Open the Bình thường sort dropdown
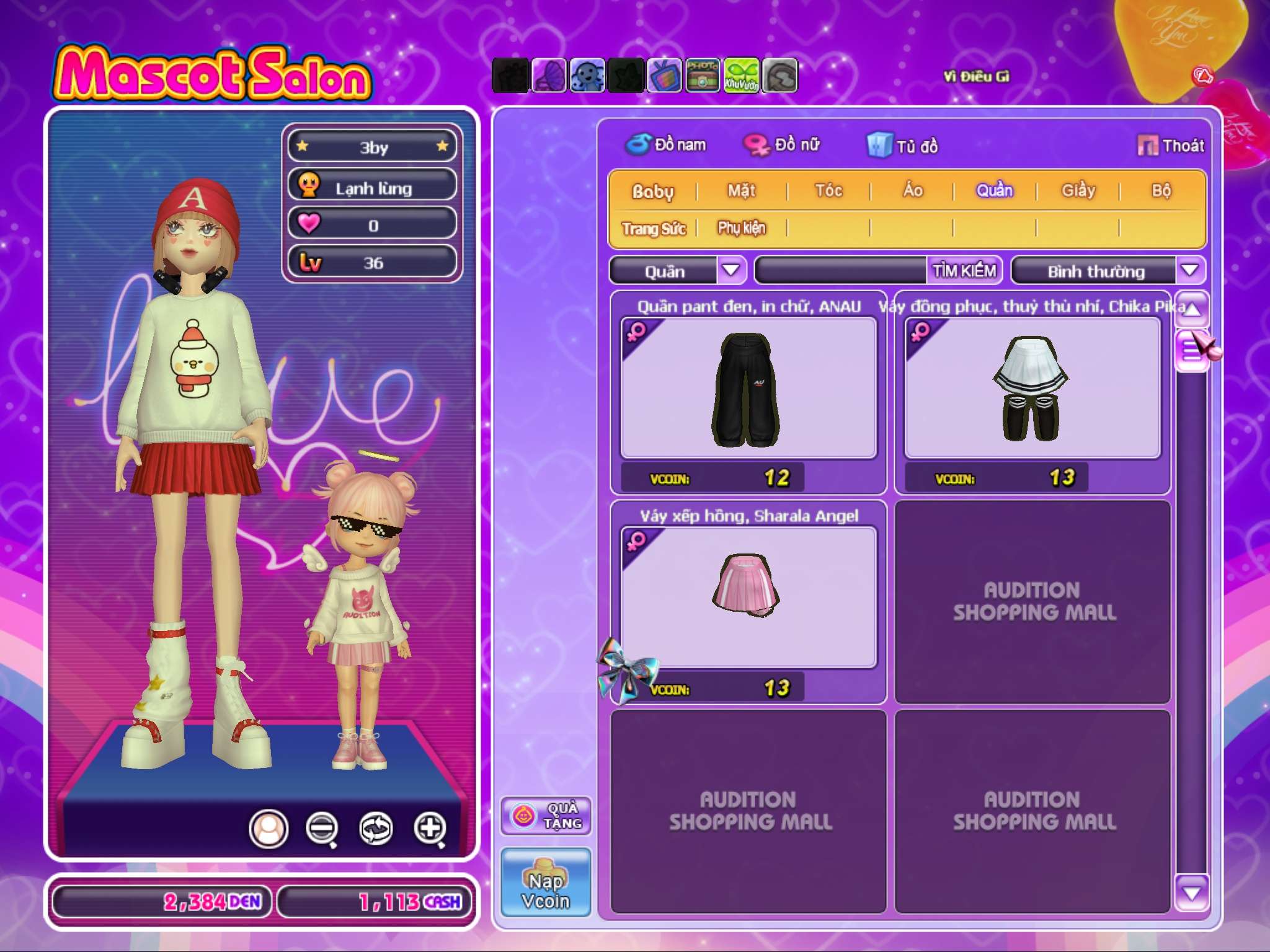This screenshot has height=952, width=1270. click(x=1189, y=270)
